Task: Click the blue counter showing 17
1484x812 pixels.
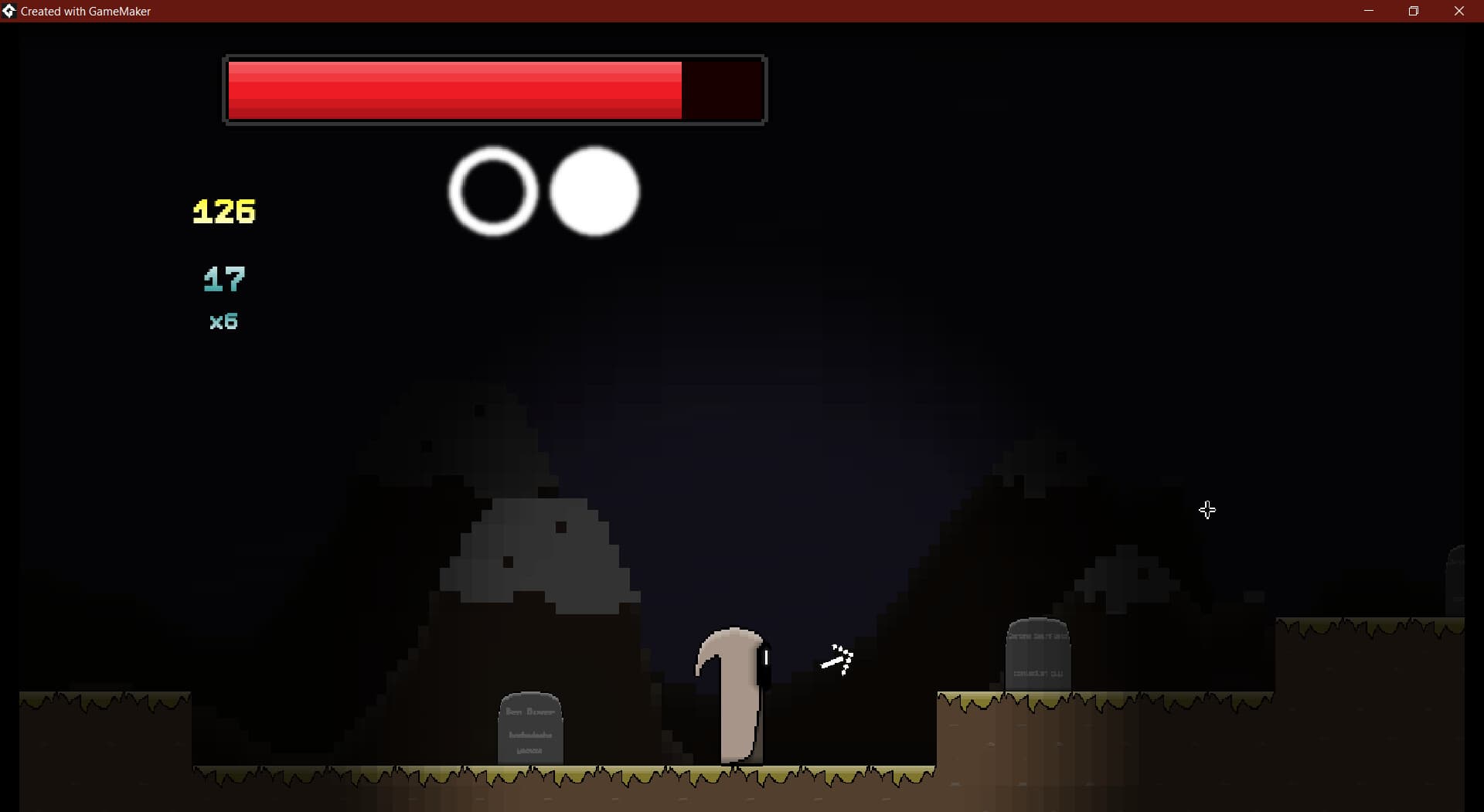Action: point(223,279)
